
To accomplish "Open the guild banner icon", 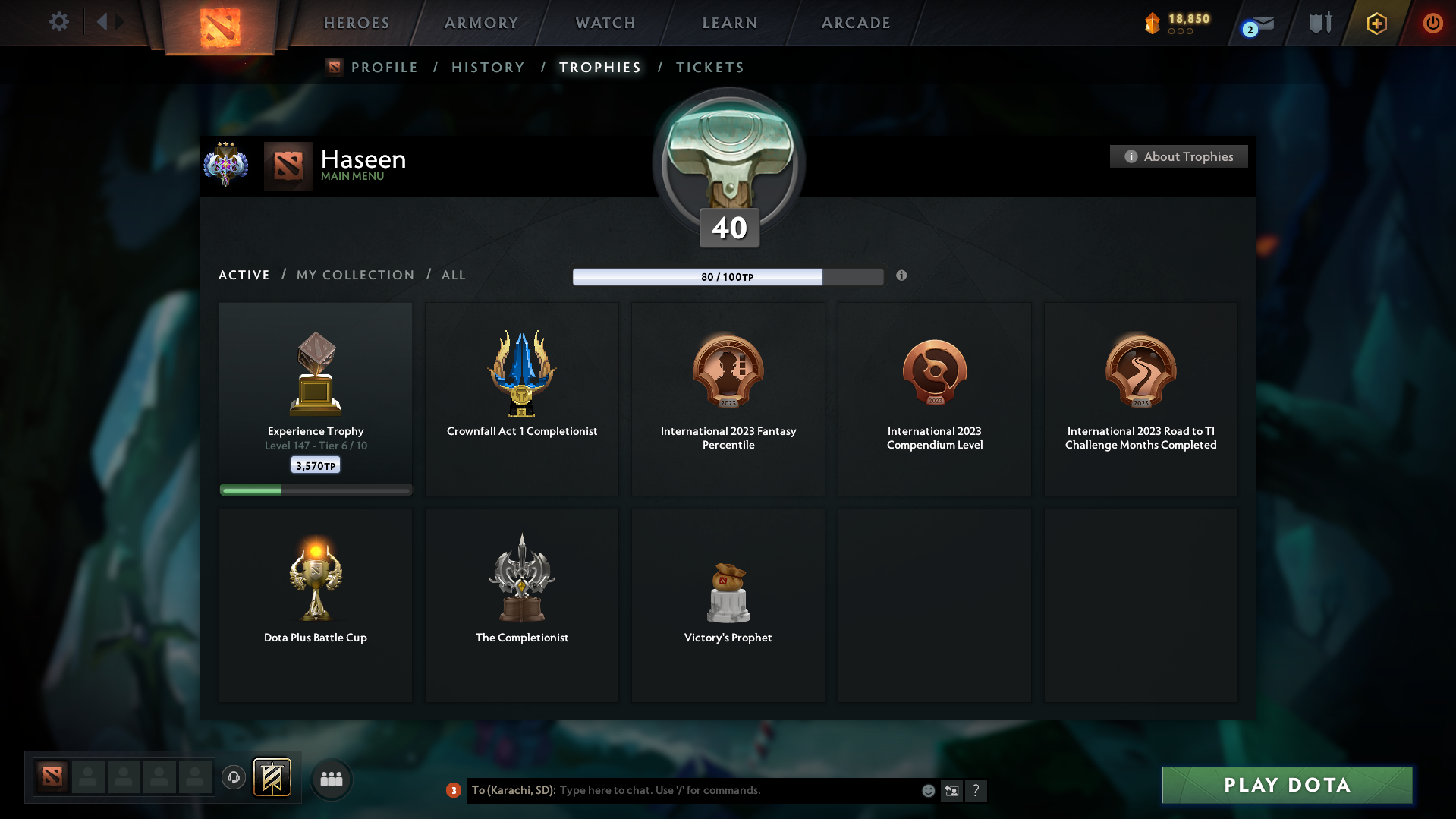I will click(273, 778).
